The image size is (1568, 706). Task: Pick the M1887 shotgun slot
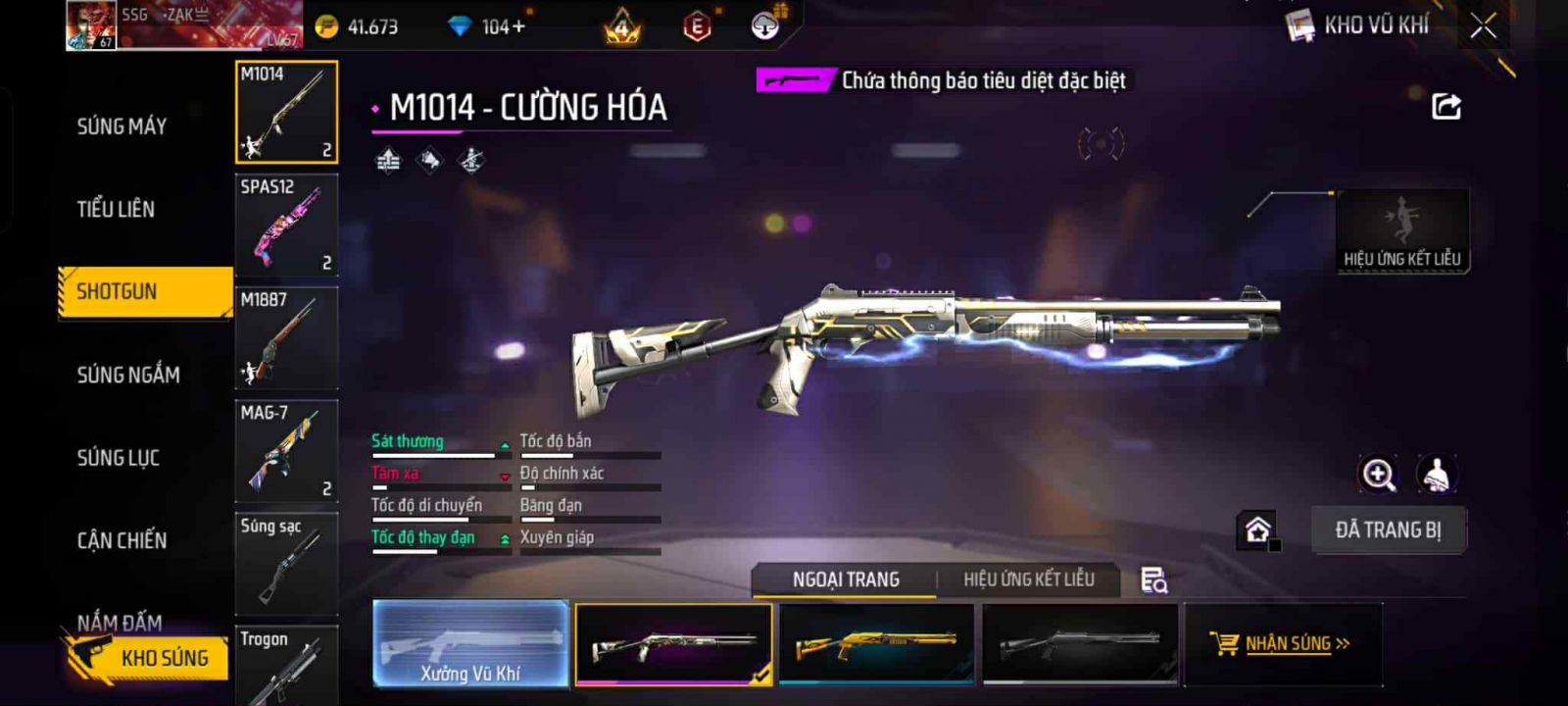(286, 337)
